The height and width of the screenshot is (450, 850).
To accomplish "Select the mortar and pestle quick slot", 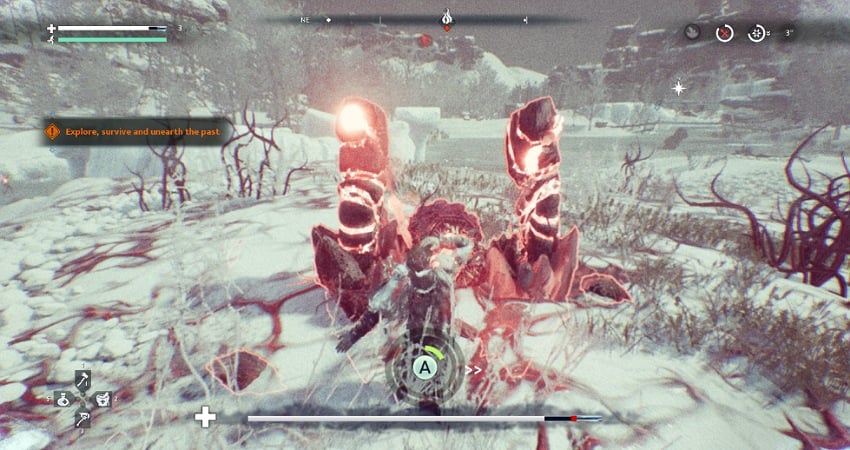I will pos(102,398).
